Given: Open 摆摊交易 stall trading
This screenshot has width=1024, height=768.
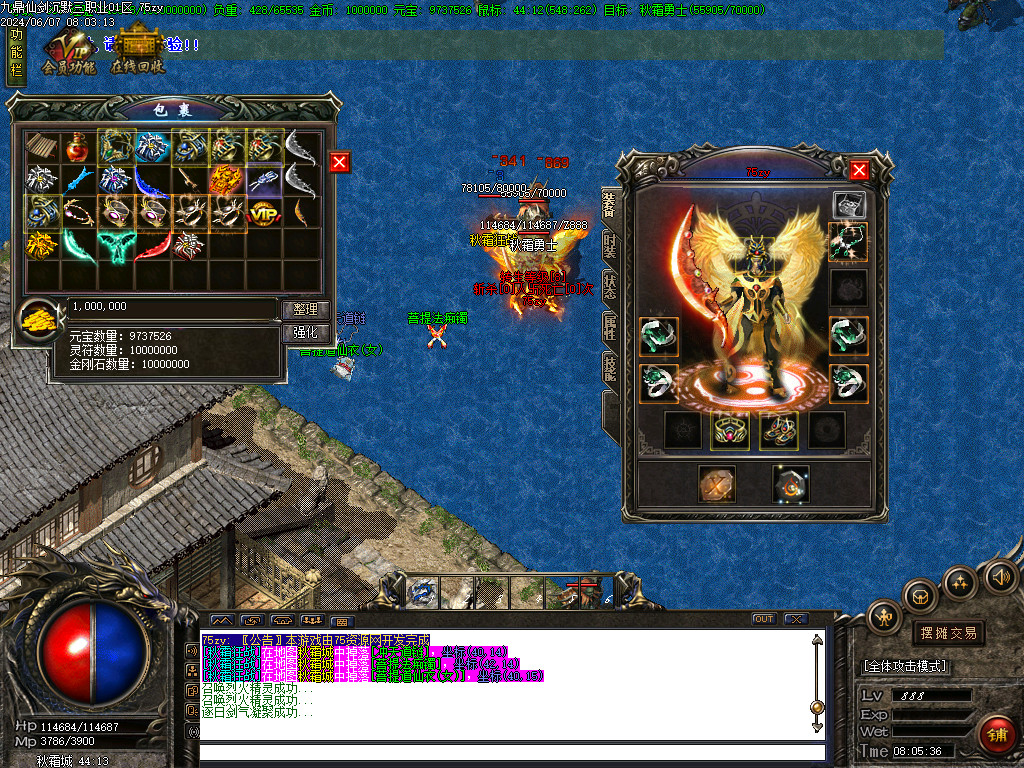Looking at the screenshot, I should [947, 633].
